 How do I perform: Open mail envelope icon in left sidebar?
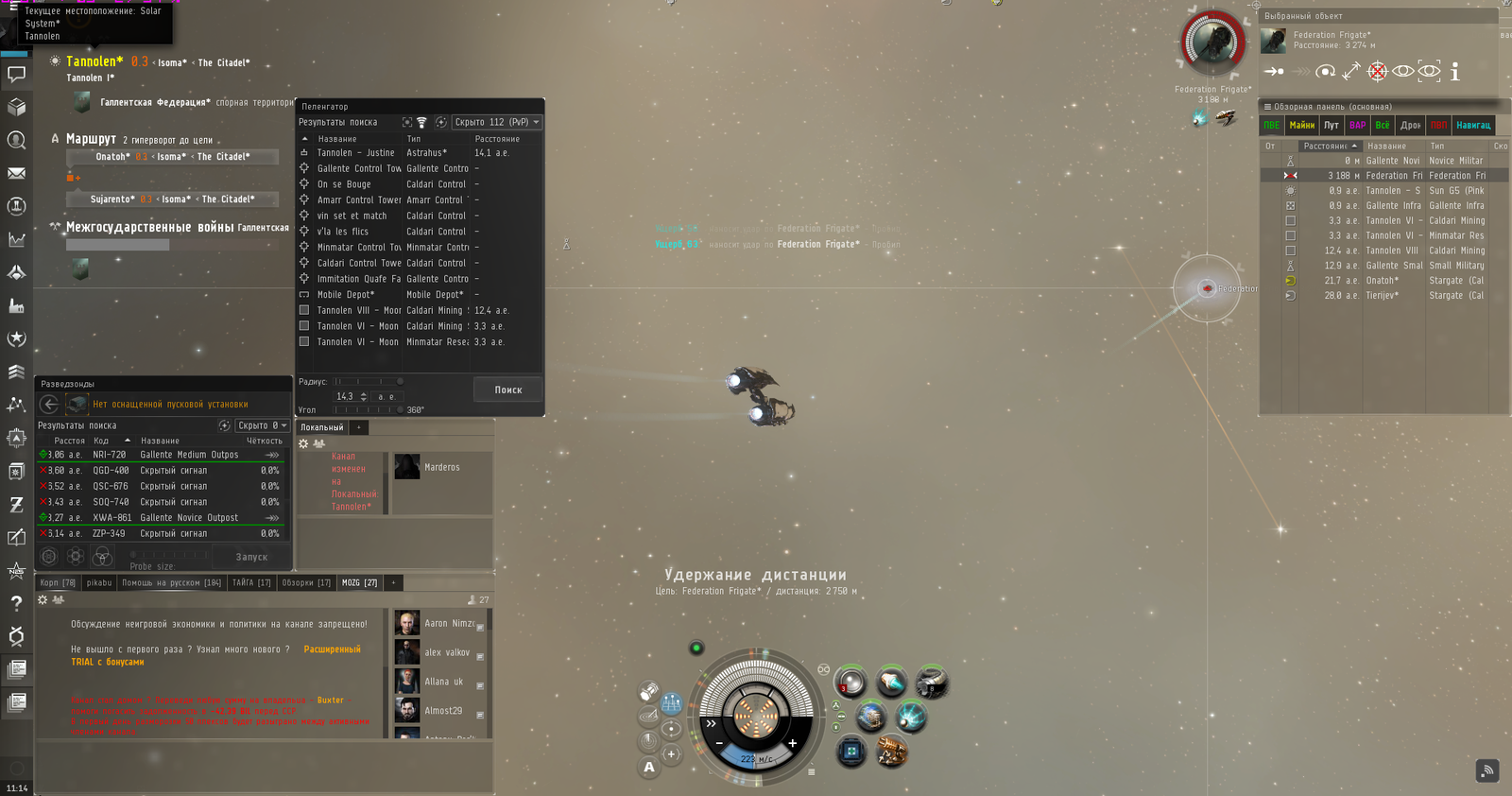tap(16, 173)
